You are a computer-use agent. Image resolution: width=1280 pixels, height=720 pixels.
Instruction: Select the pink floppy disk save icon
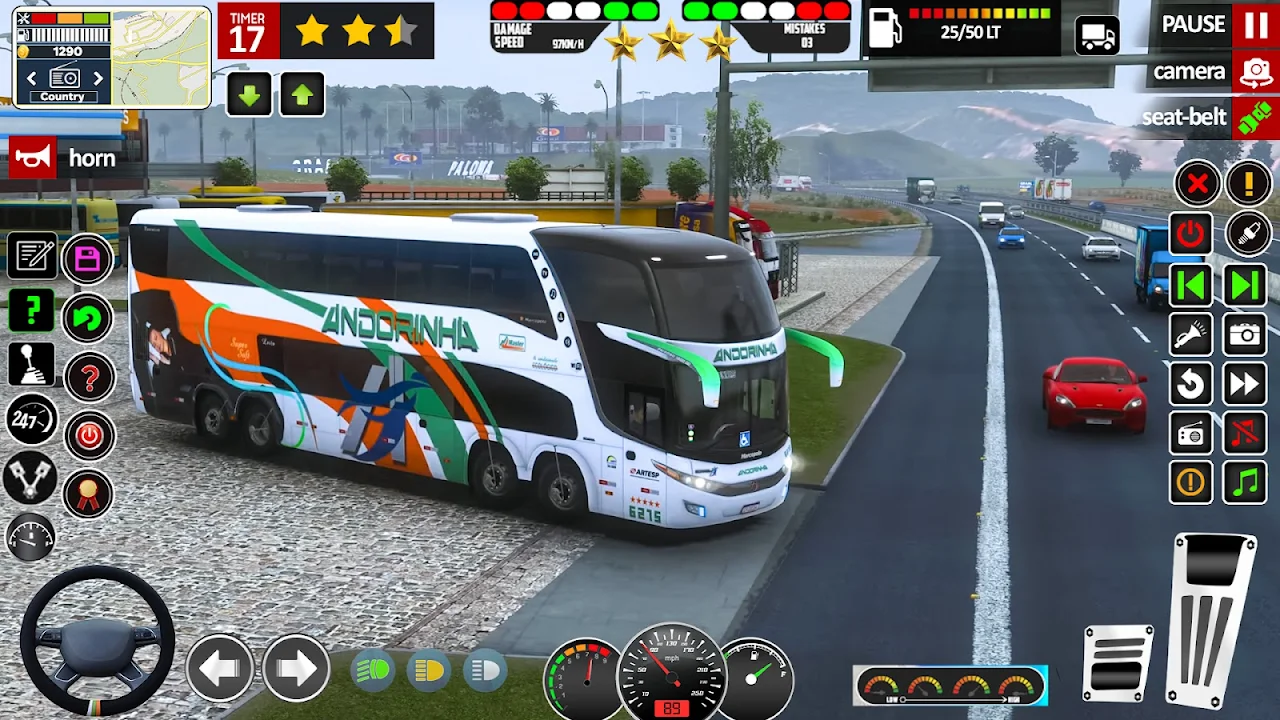(x=88, y=259)
